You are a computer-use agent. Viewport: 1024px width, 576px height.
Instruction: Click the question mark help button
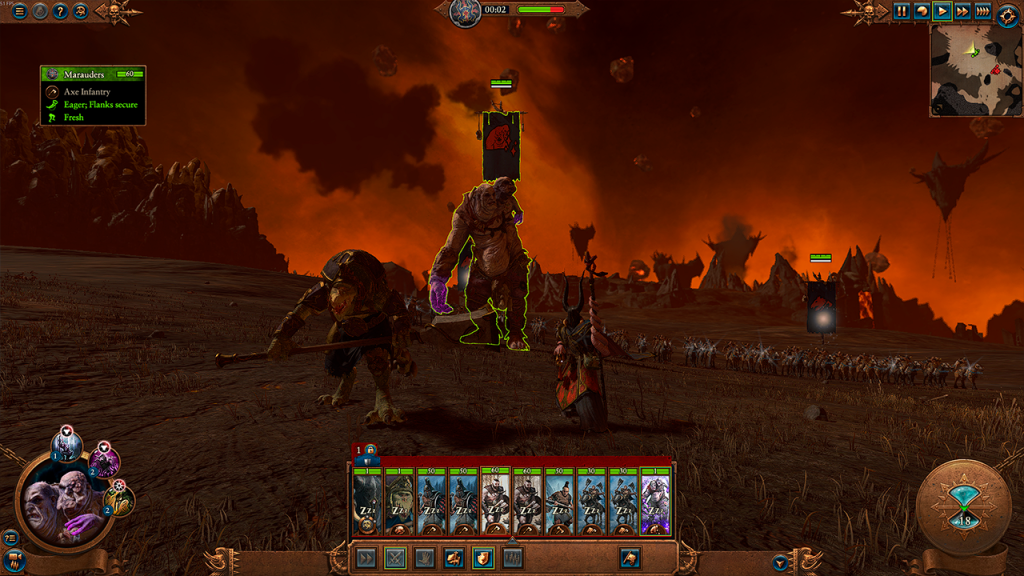[60, 11]
